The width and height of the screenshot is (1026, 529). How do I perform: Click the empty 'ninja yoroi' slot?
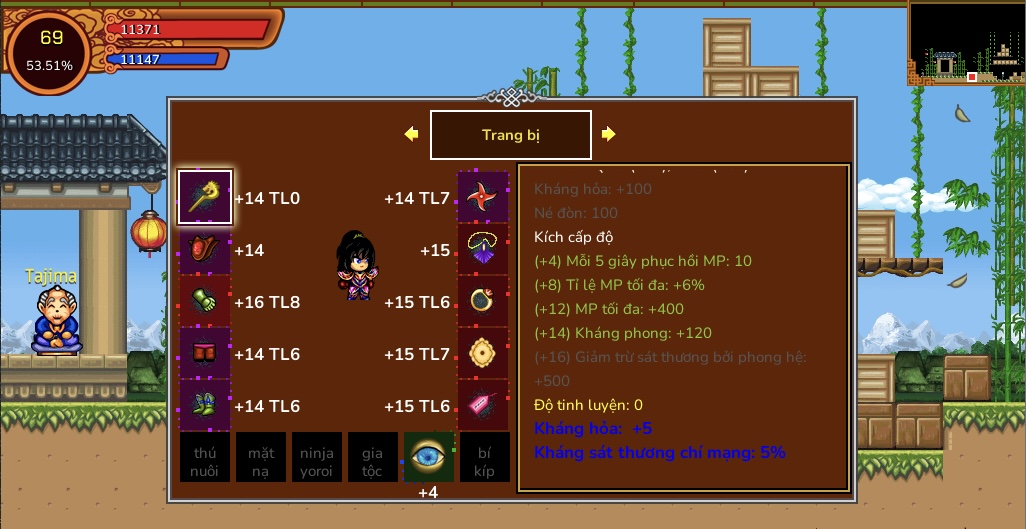pos(317,457)
